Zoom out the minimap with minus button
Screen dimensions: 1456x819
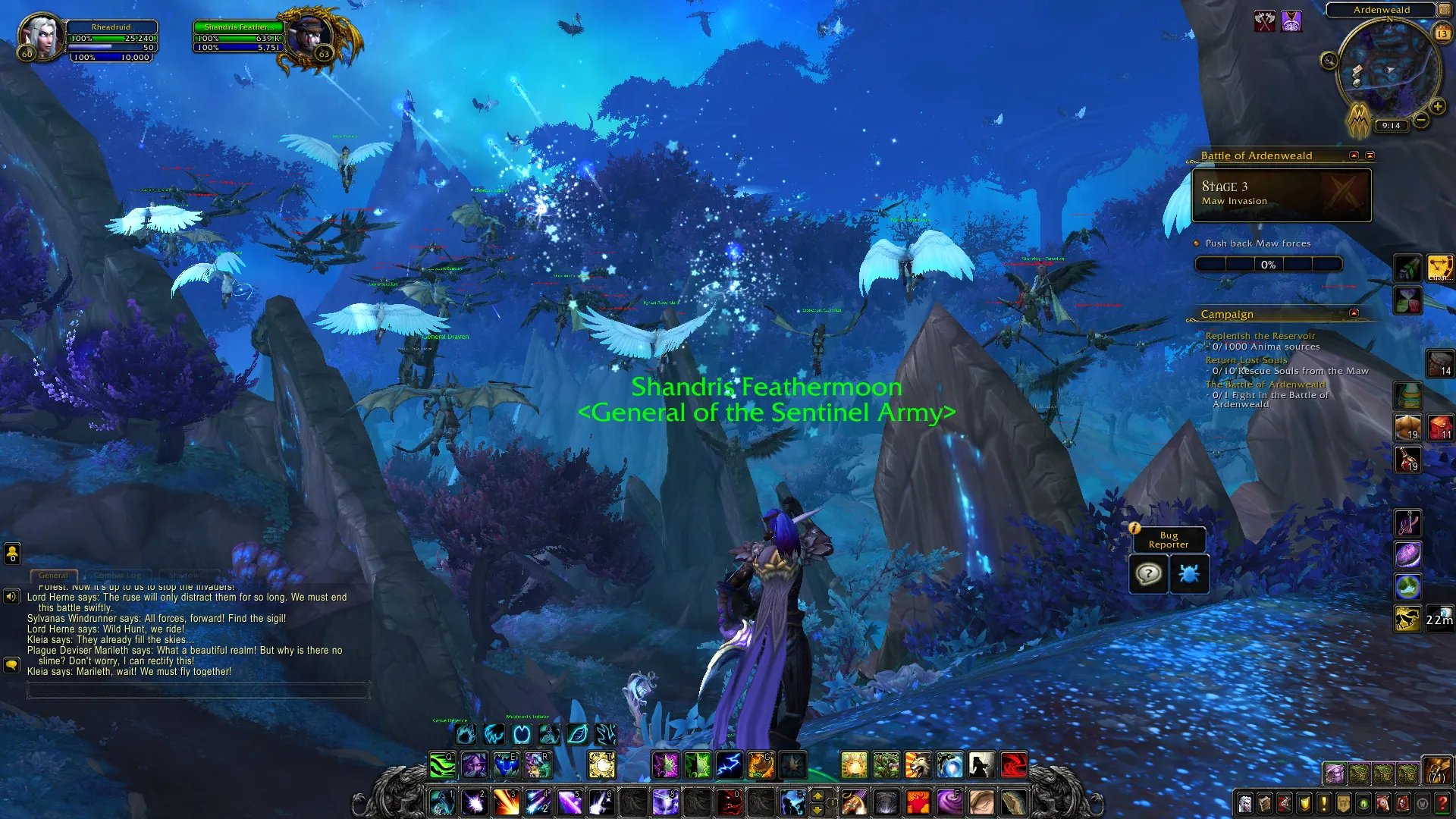pyautogui.click(x=1421, y=120)
